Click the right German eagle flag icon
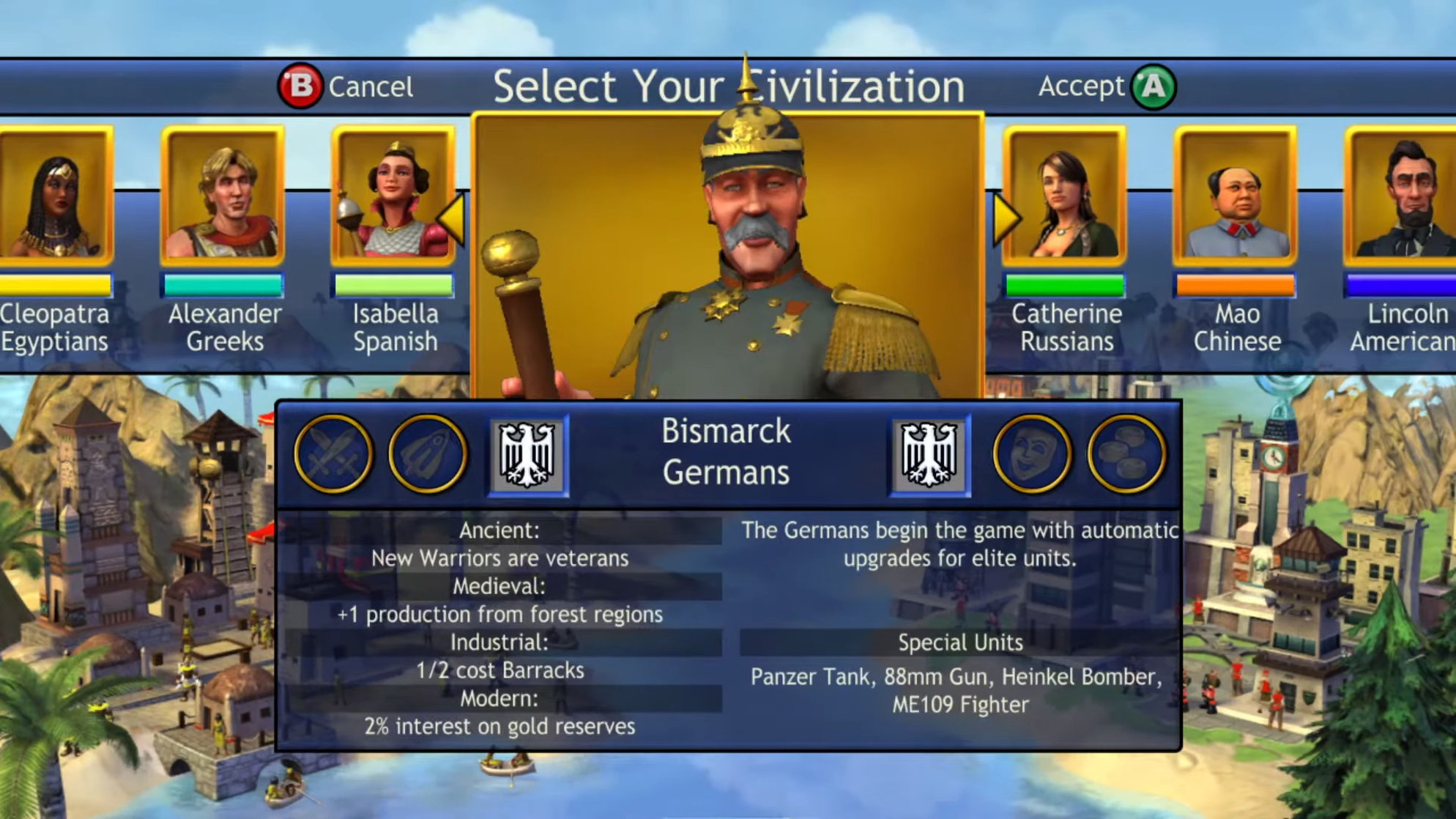 point(929,454)
